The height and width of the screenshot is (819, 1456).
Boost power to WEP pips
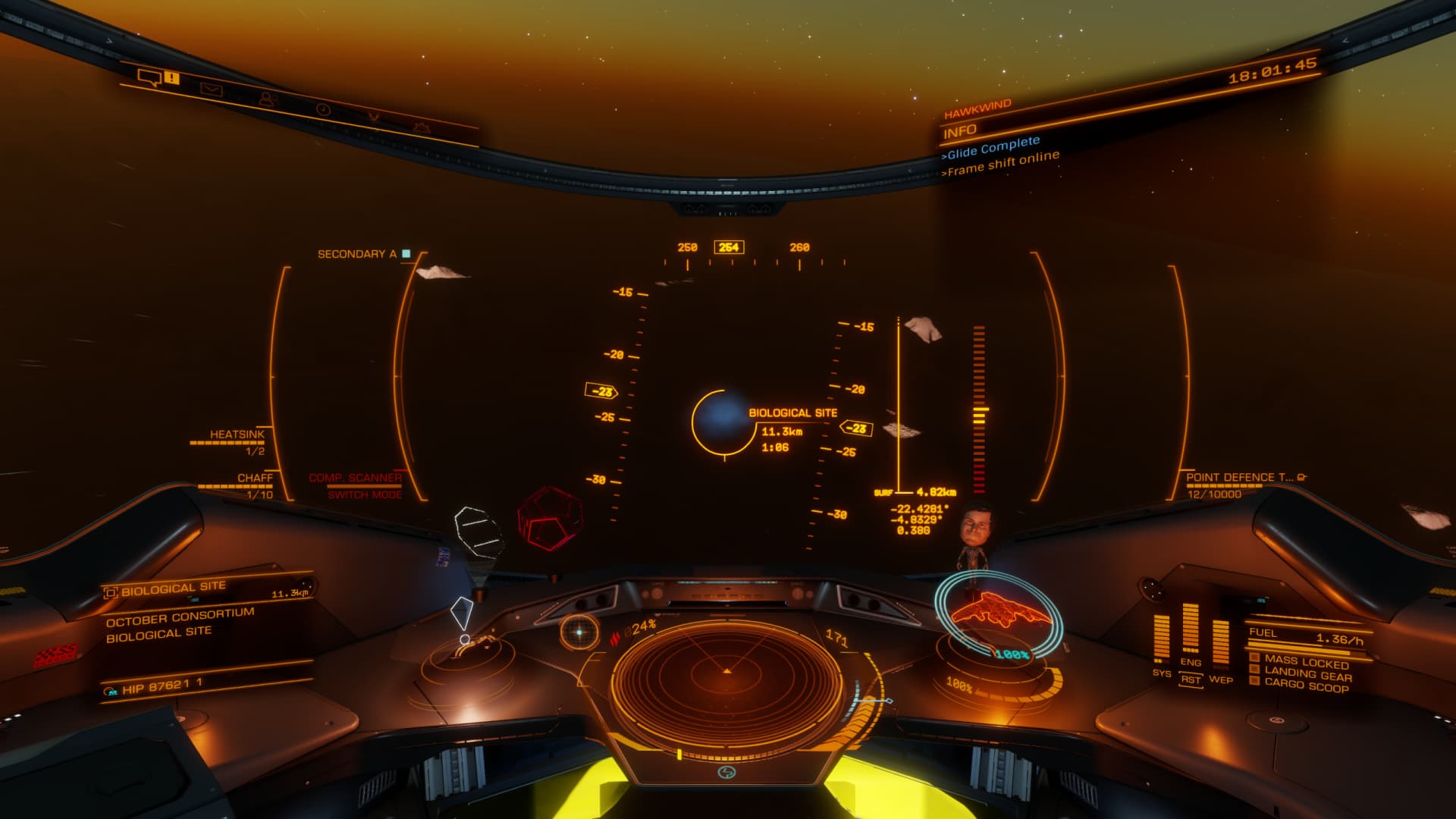[1220, 679]
